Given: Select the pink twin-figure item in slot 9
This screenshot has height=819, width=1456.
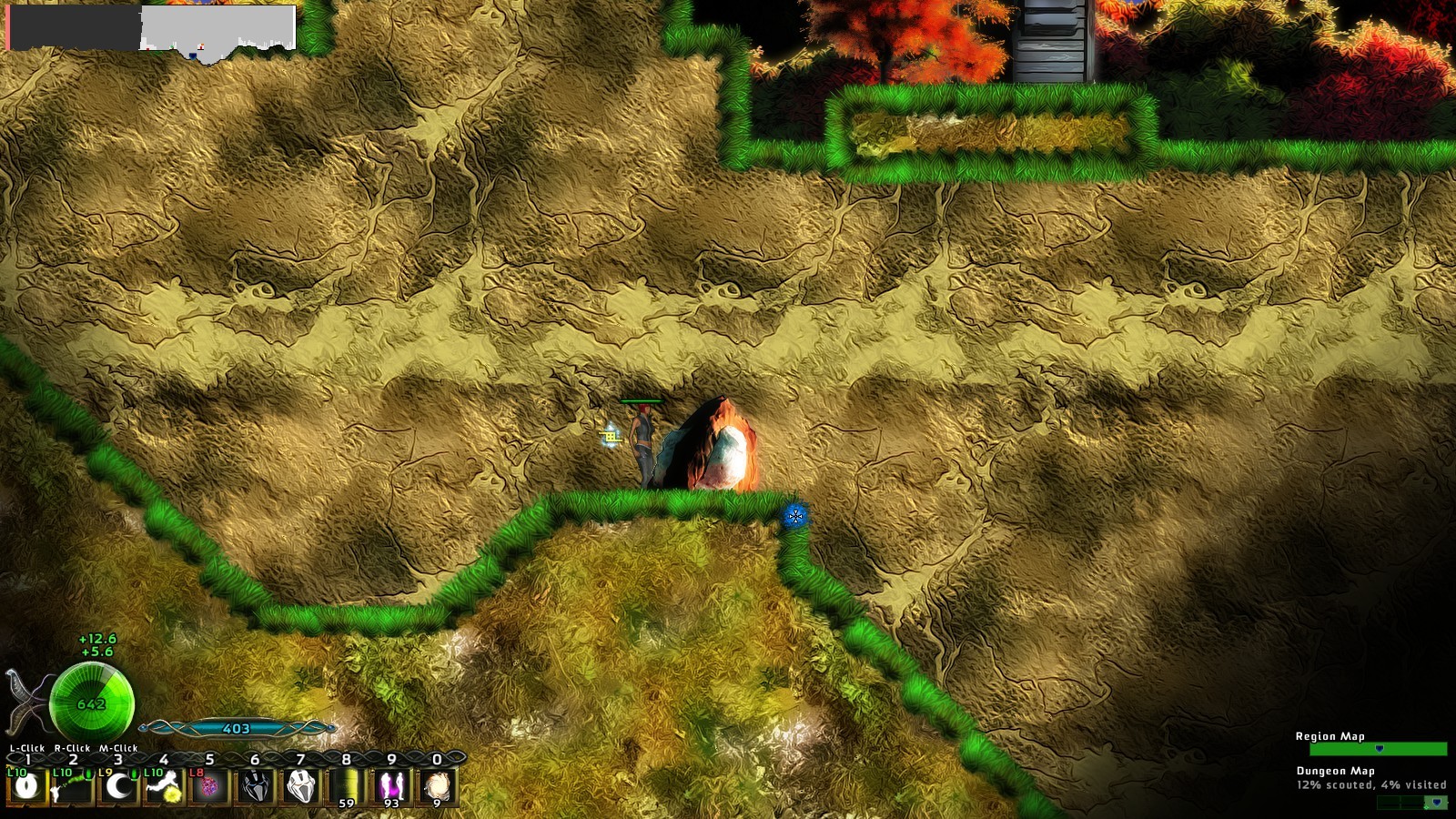Looking at the screenshot, I should [x=393, y=784].
